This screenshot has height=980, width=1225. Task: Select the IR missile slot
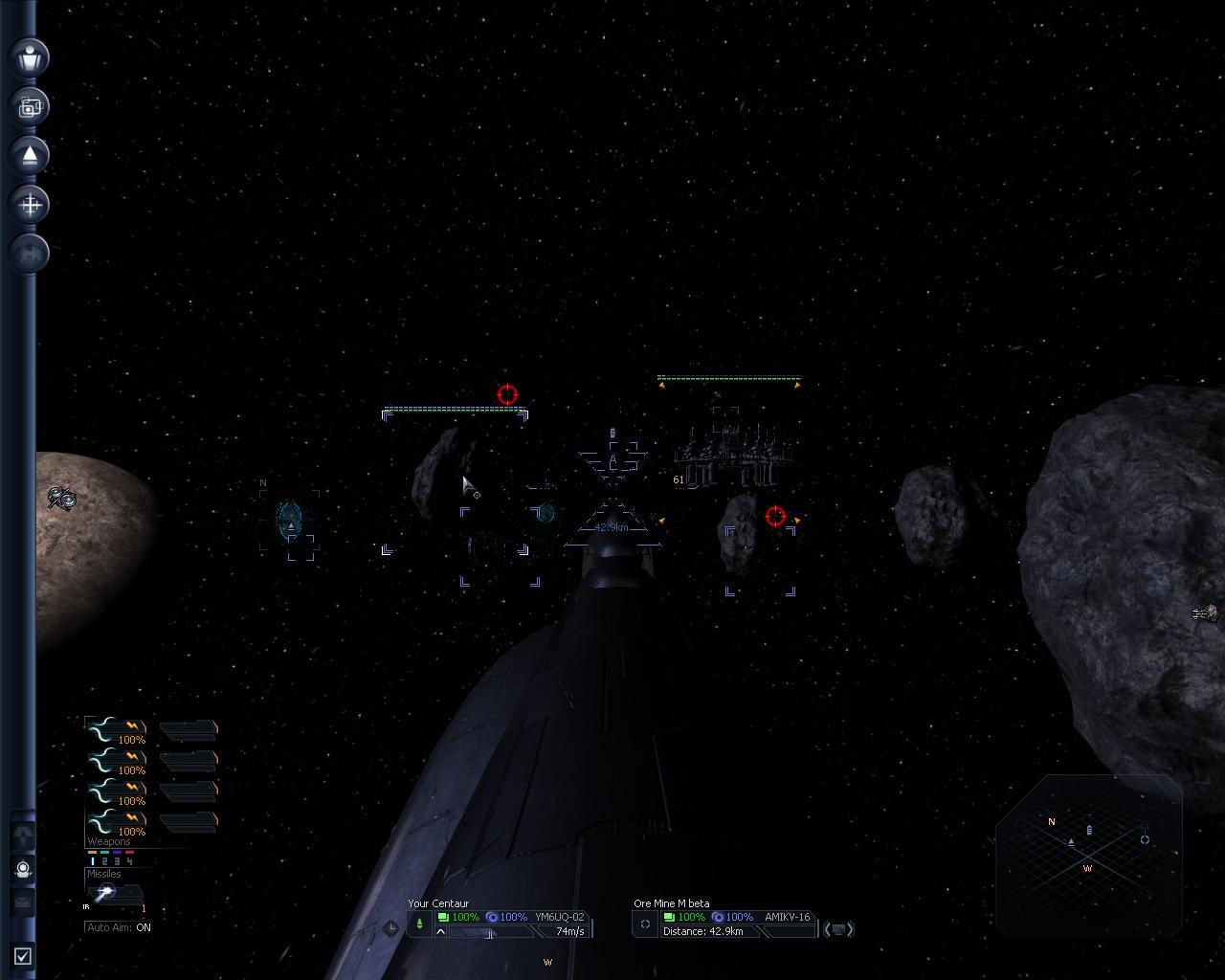(x=105, y=893)
